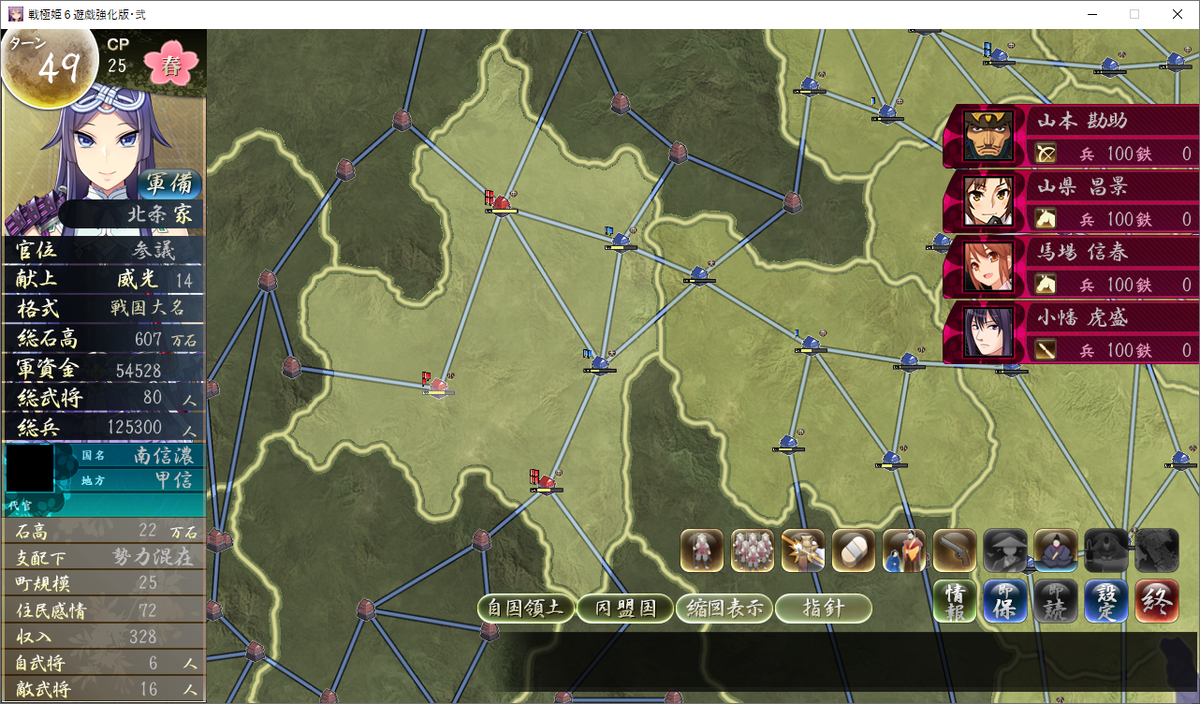Image resolution: width=1200 pixels, height=704 pixels.
Task: Activate the armored warrior attack icon
Action: [803, 550]
